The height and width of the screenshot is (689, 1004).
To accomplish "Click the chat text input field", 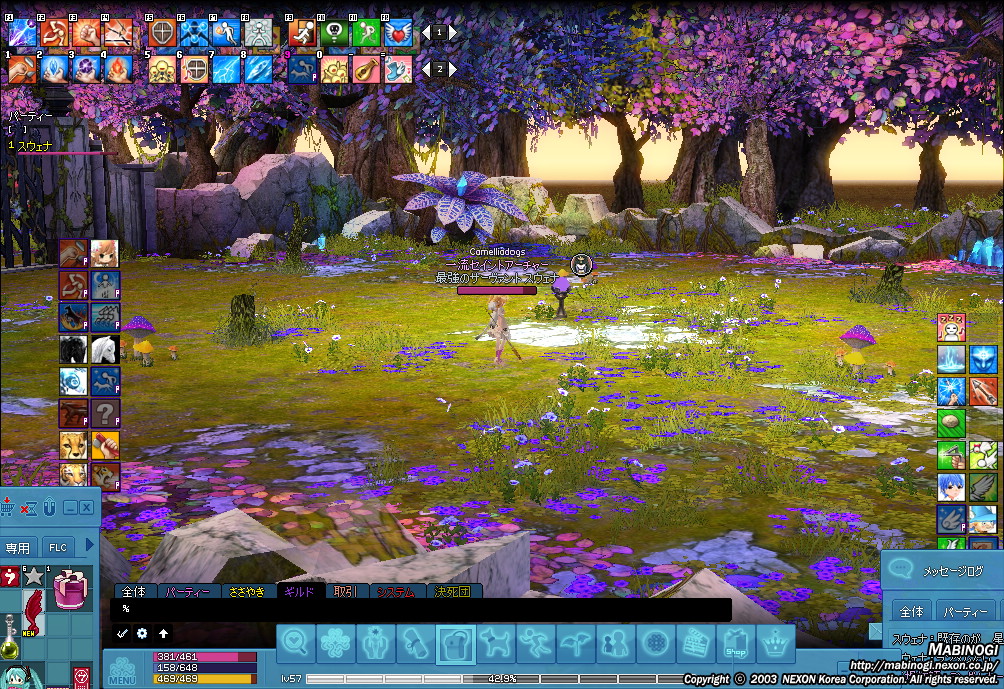I will click(x=420, y=609).
